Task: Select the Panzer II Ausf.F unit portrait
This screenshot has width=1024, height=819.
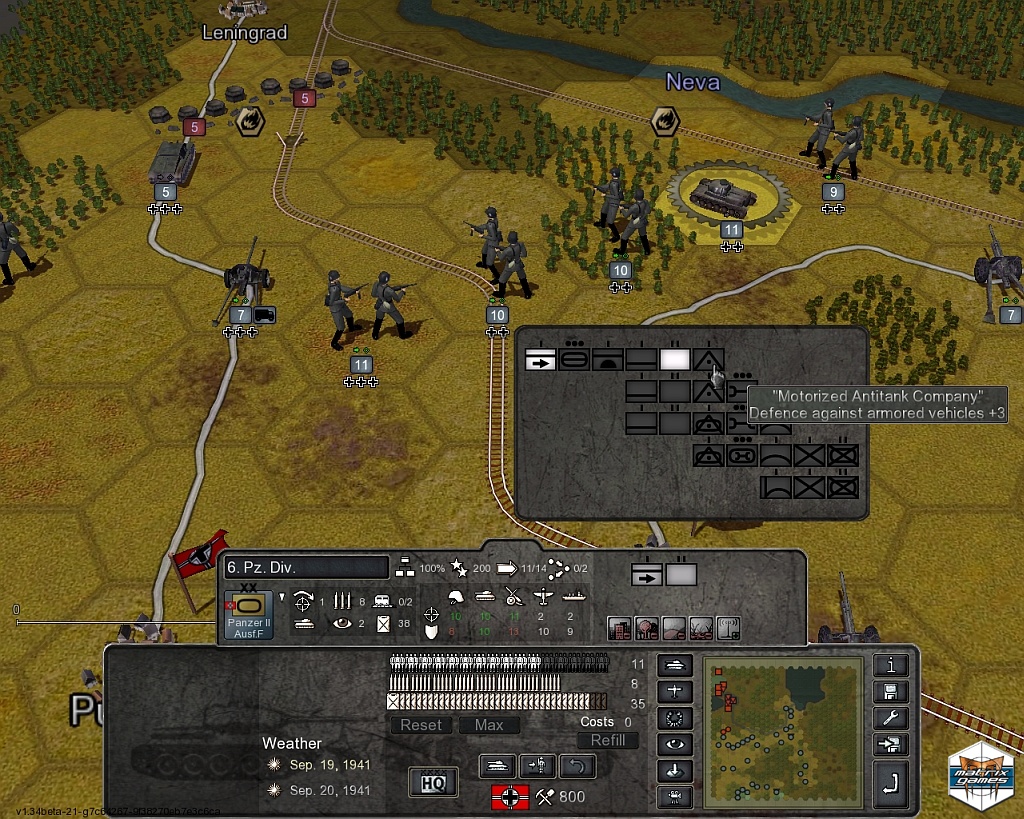Action: pos(247,612)
